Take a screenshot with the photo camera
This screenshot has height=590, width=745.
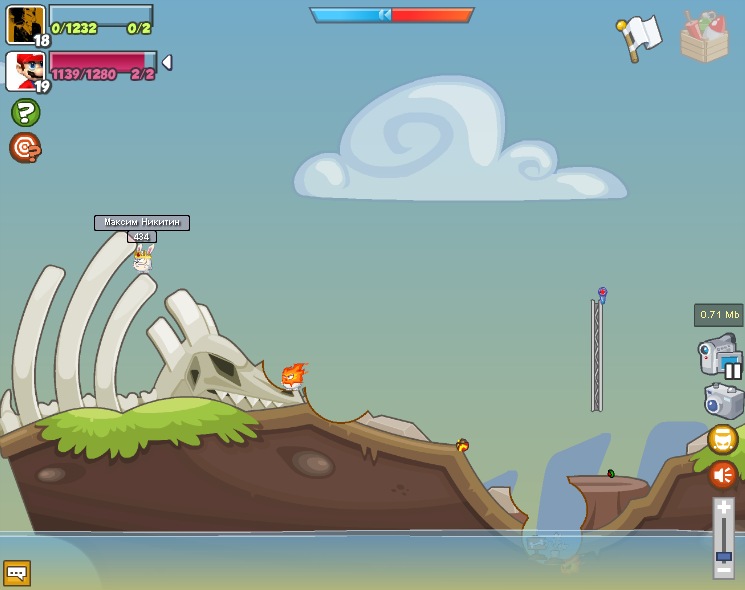tap(723, 401)
